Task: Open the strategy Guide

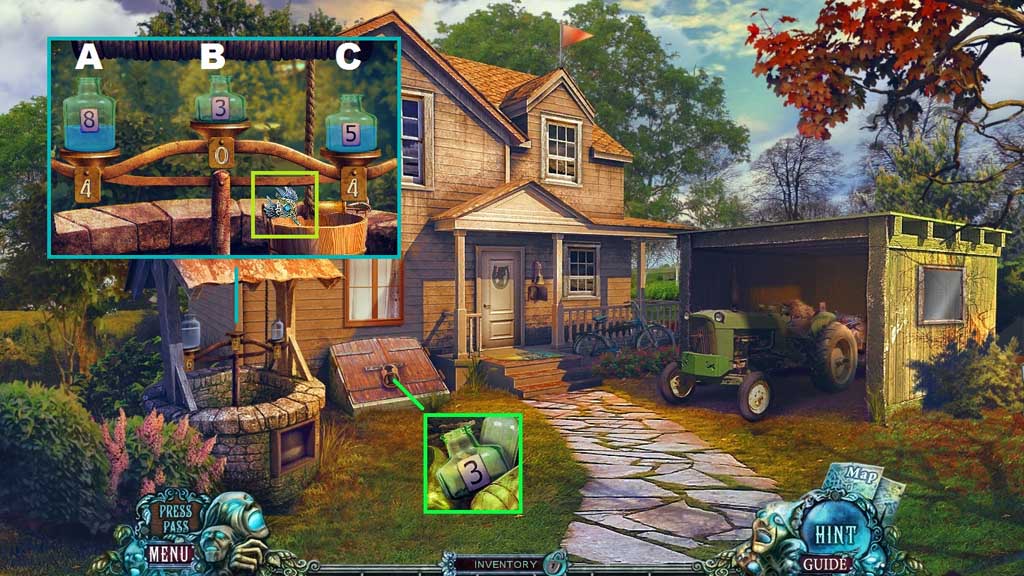Action: click(827, 564)
